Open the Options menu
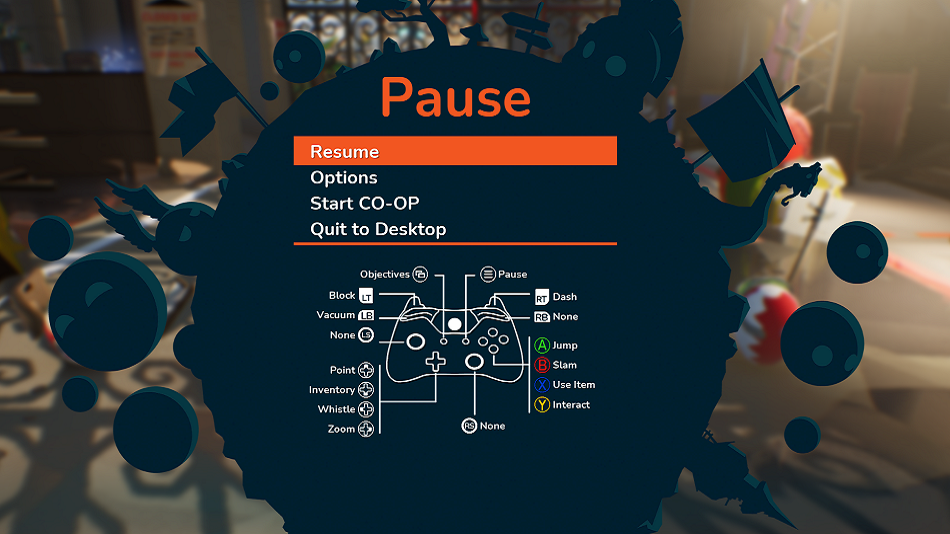The image size is (950, 534). click(344, 178)
